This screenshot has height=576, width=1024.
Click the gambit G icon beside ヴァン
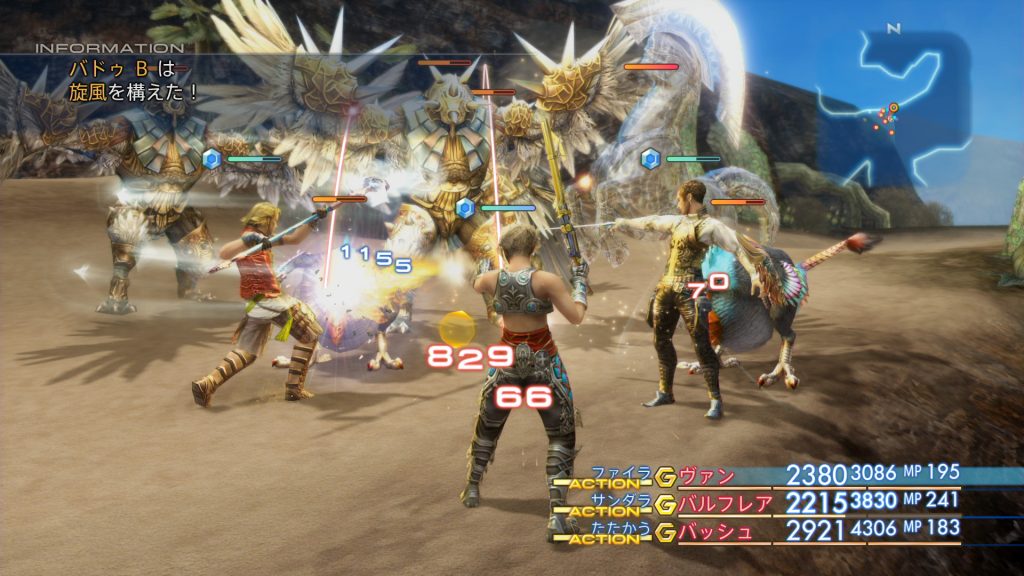[x=664, y=477]
